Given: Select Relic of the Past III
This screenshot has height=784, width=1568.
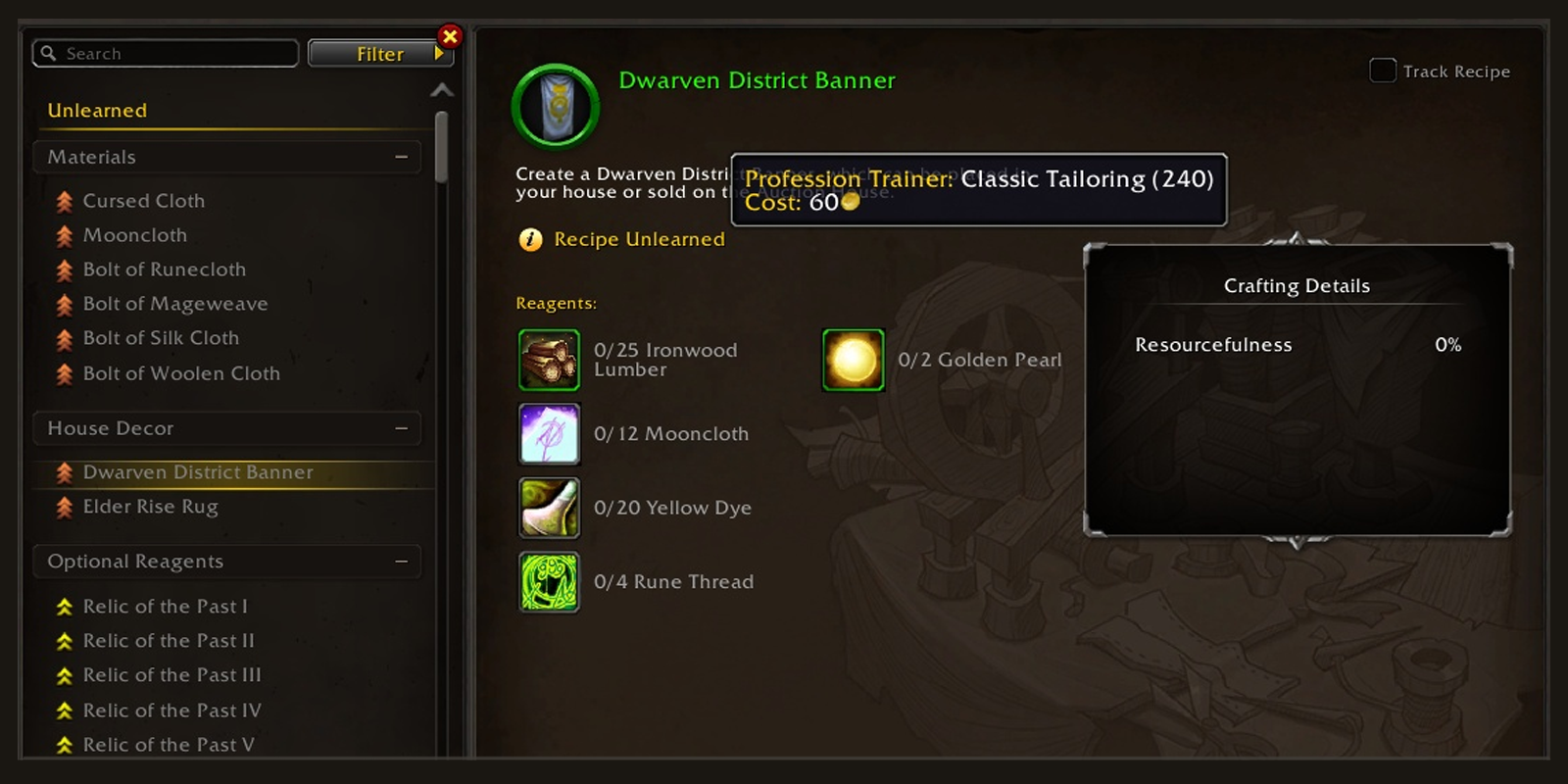Looking at the screenshot, I should click(x=171, y=674).
